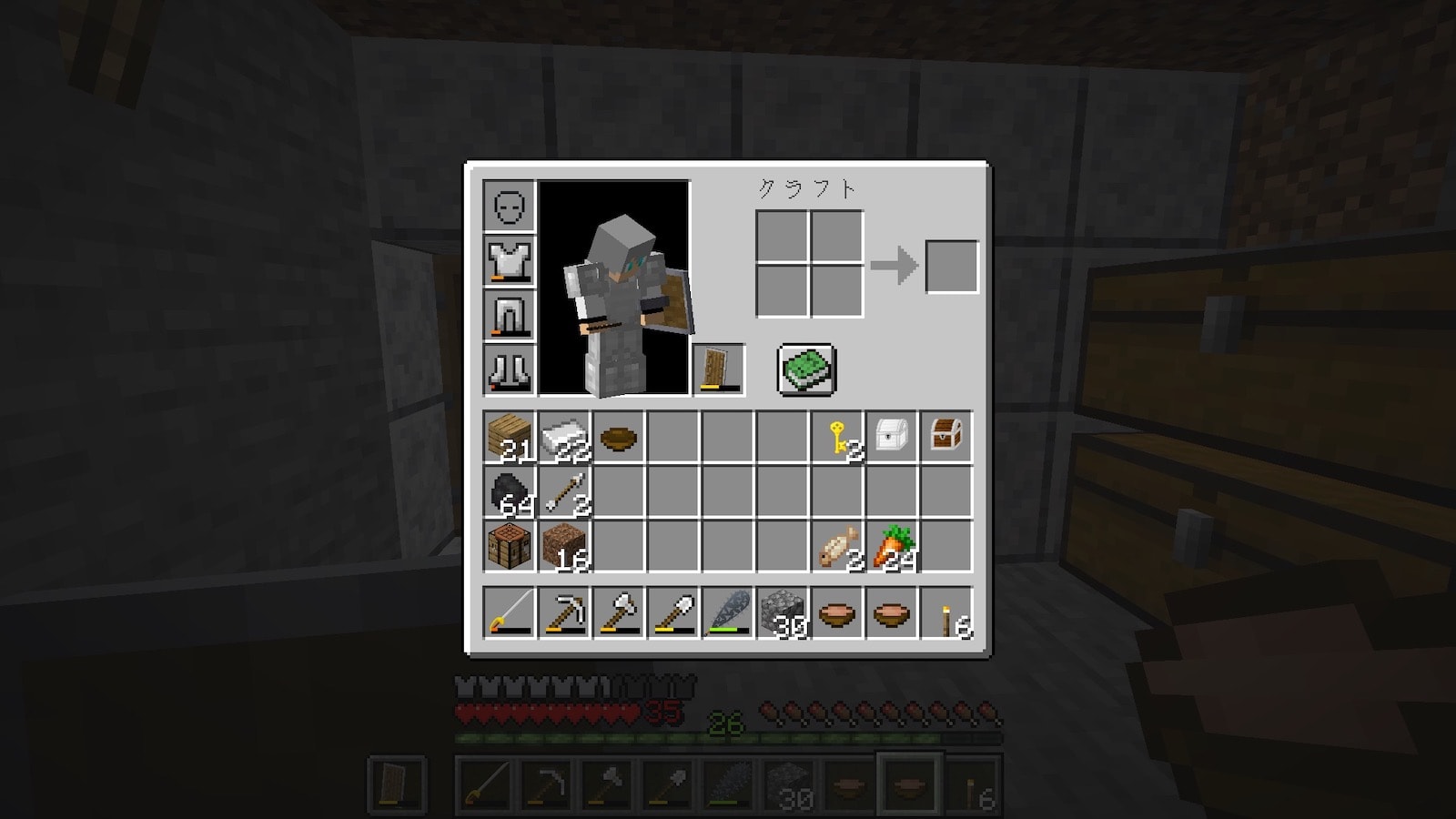Select the equipped iron chestplate slot
The height and width of the screenshot is (819, 1456).
[x=510, y=261]
